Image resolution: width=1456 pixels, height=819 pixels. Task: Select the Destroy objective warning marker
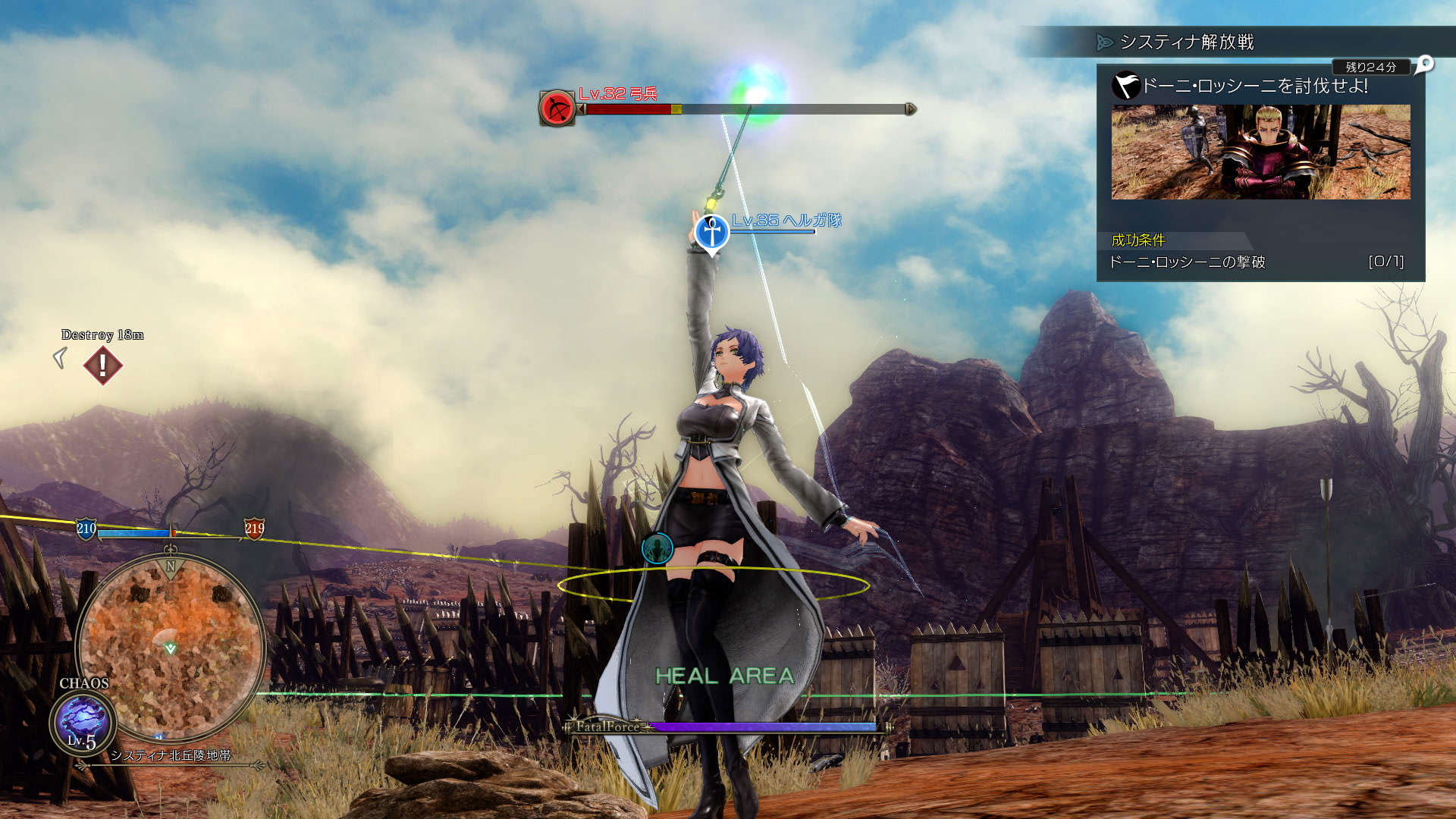(x=102, y=366)
